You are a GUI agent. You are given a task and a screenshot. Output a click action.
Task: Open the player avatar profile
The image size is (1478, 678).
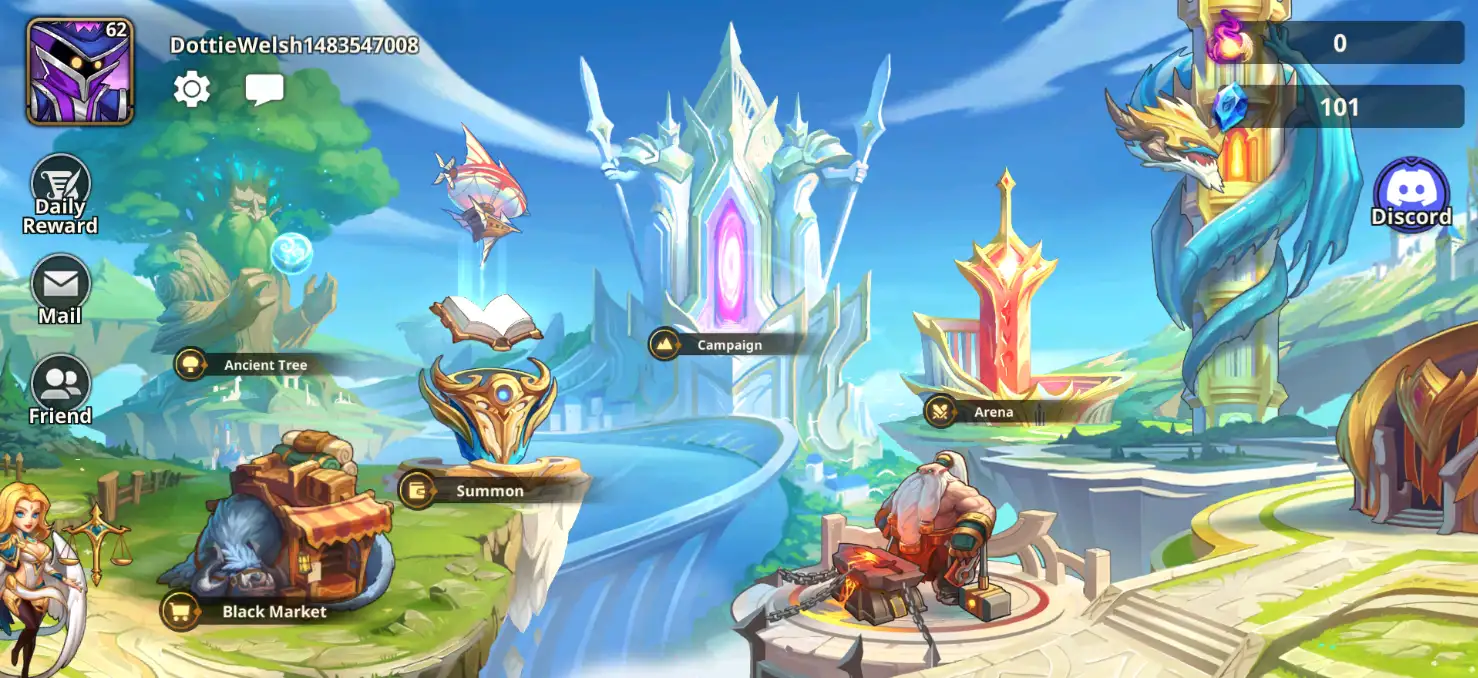pyautogui.click(x=80, y=71)
